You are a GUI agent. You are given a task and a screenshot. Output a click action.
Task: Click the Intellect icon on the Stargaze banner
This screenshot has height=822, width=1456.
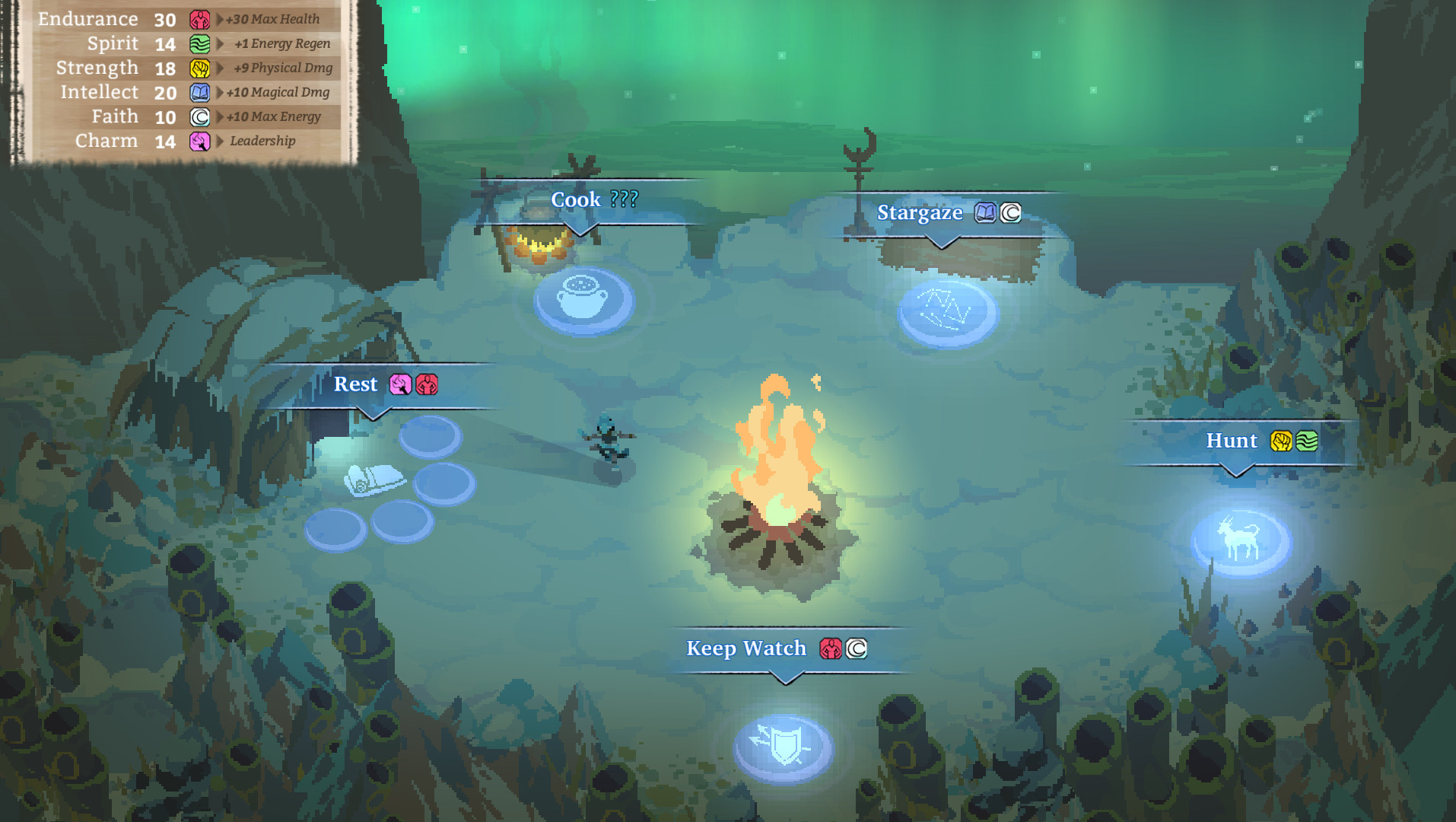[x=986, y=213]
